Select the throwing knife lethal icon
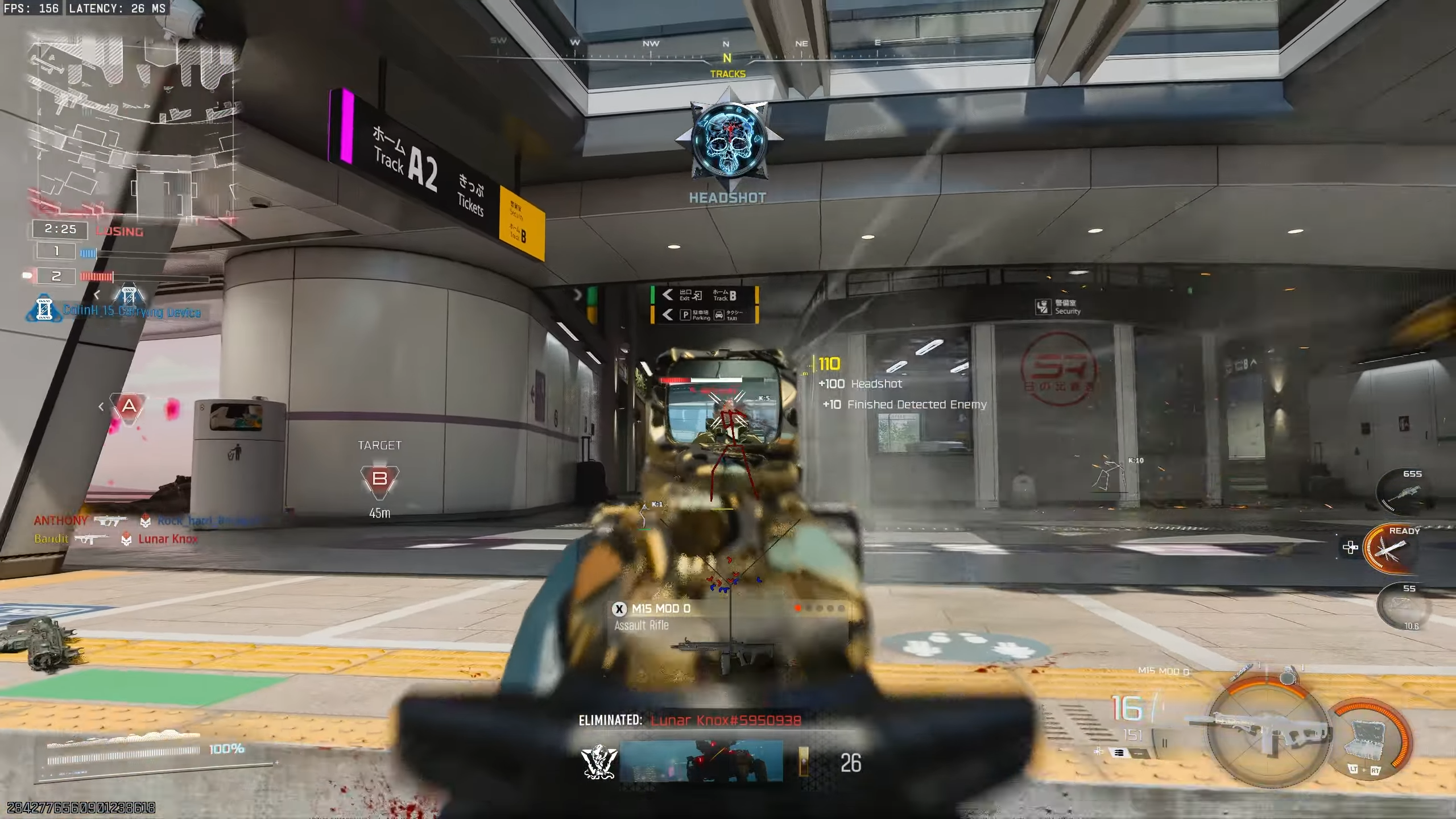This screenshot has height=819, width=1456. click(x=1243, y=671)
